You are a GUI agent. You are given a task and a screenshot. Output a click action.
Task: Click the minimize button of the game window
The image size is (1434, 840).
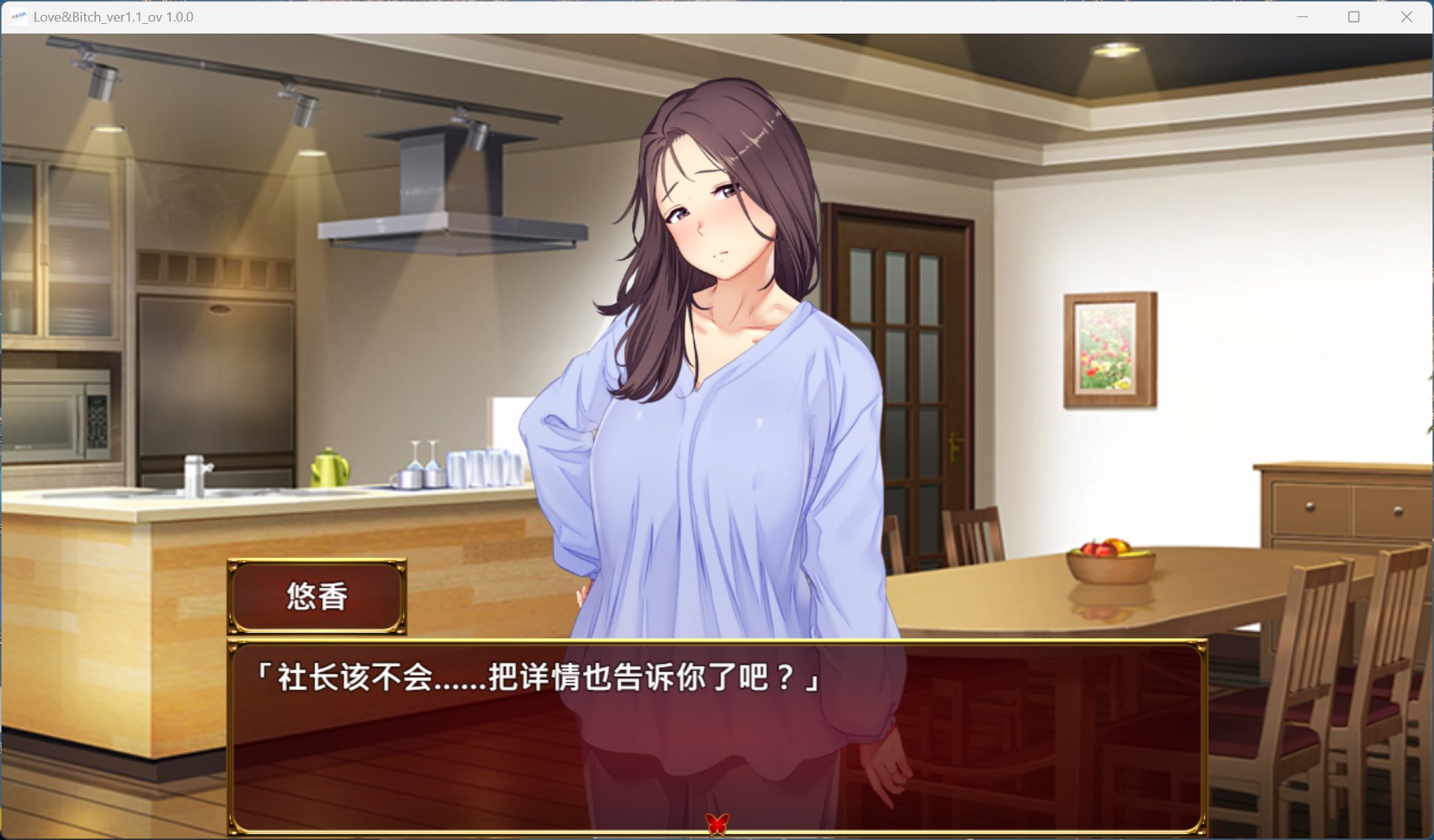(1302, 16)
